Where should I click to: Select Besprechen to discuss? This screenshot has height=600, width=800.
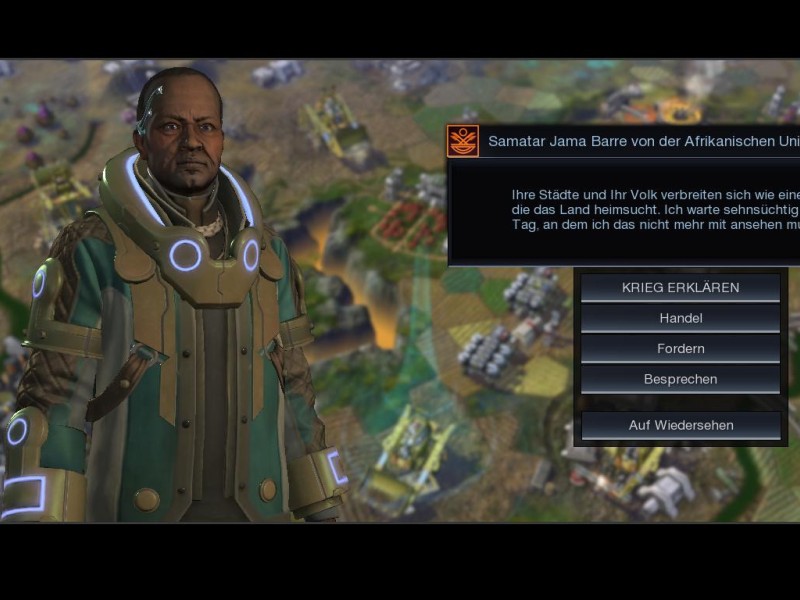(x=680, y=379)
